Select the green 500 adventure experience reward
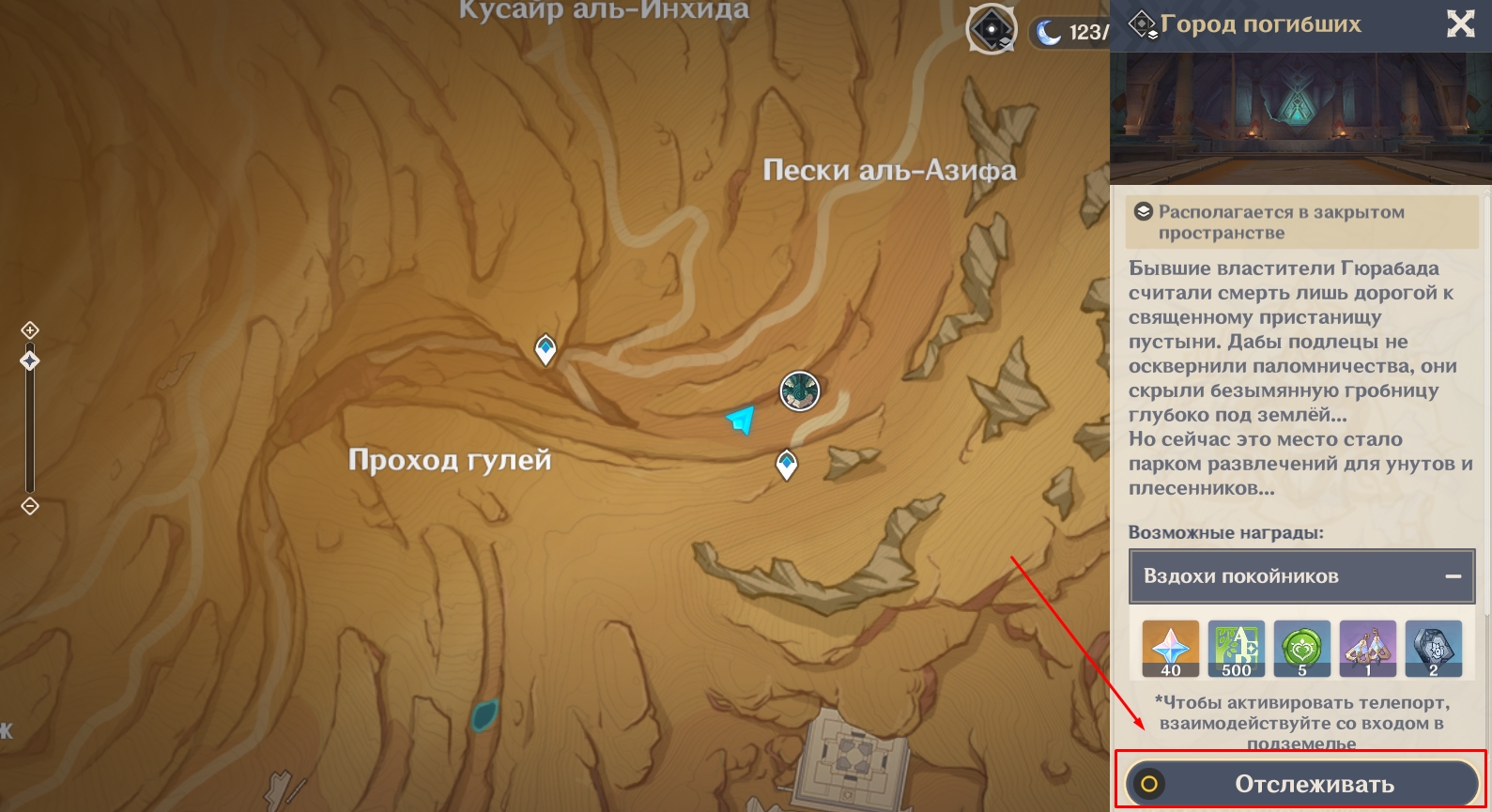1492x812 pixels. [1236, 648]
